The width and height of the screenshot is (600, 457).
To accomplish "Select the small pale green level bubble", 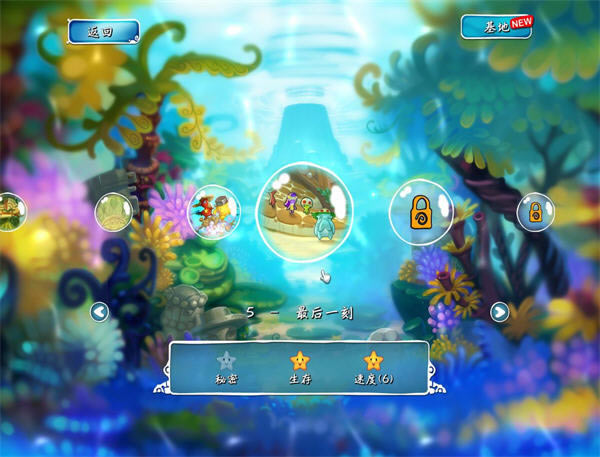I will click(x=114, y=212).
